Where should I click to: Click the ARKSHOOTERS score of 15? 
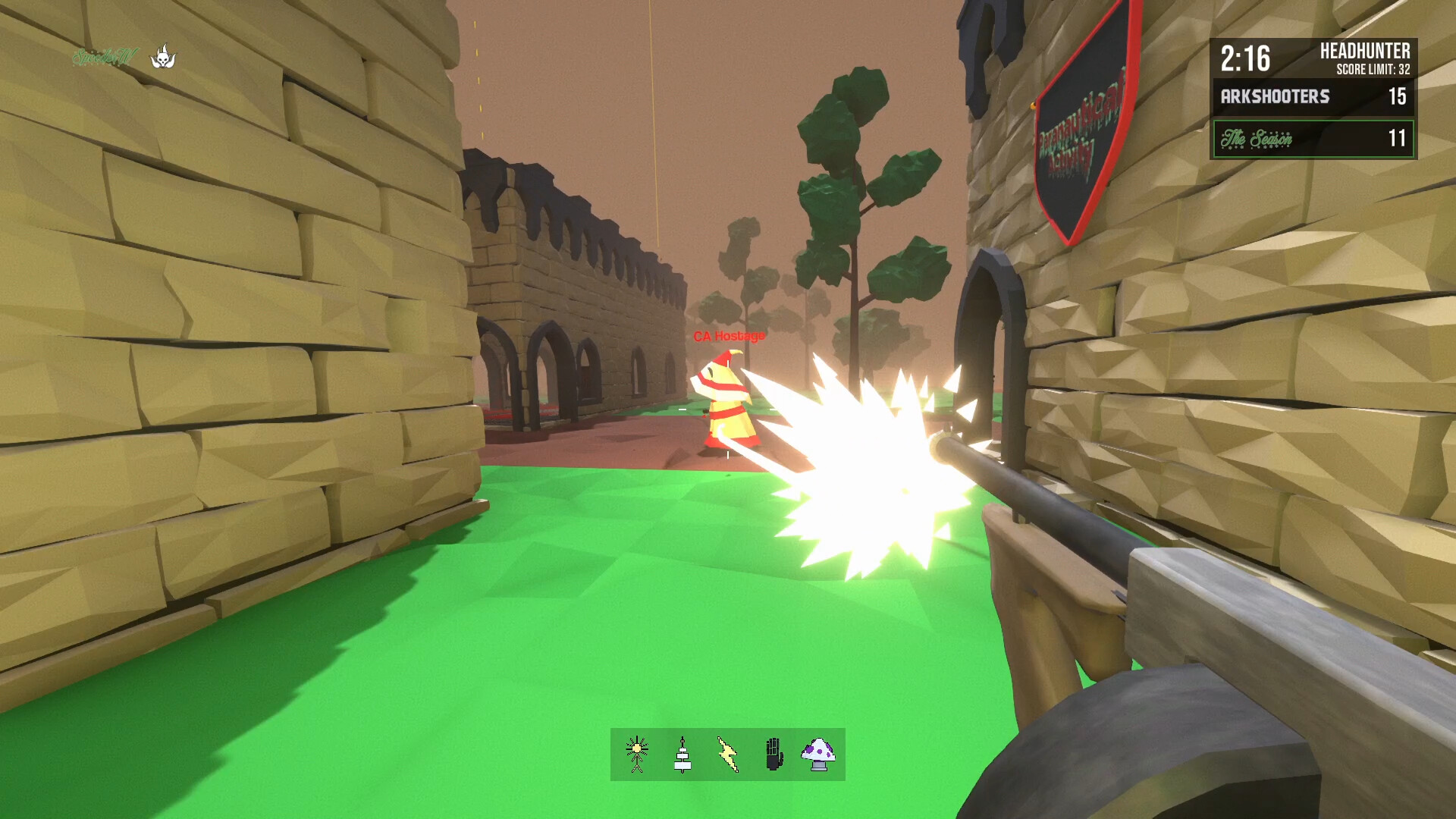[1399, 97]
